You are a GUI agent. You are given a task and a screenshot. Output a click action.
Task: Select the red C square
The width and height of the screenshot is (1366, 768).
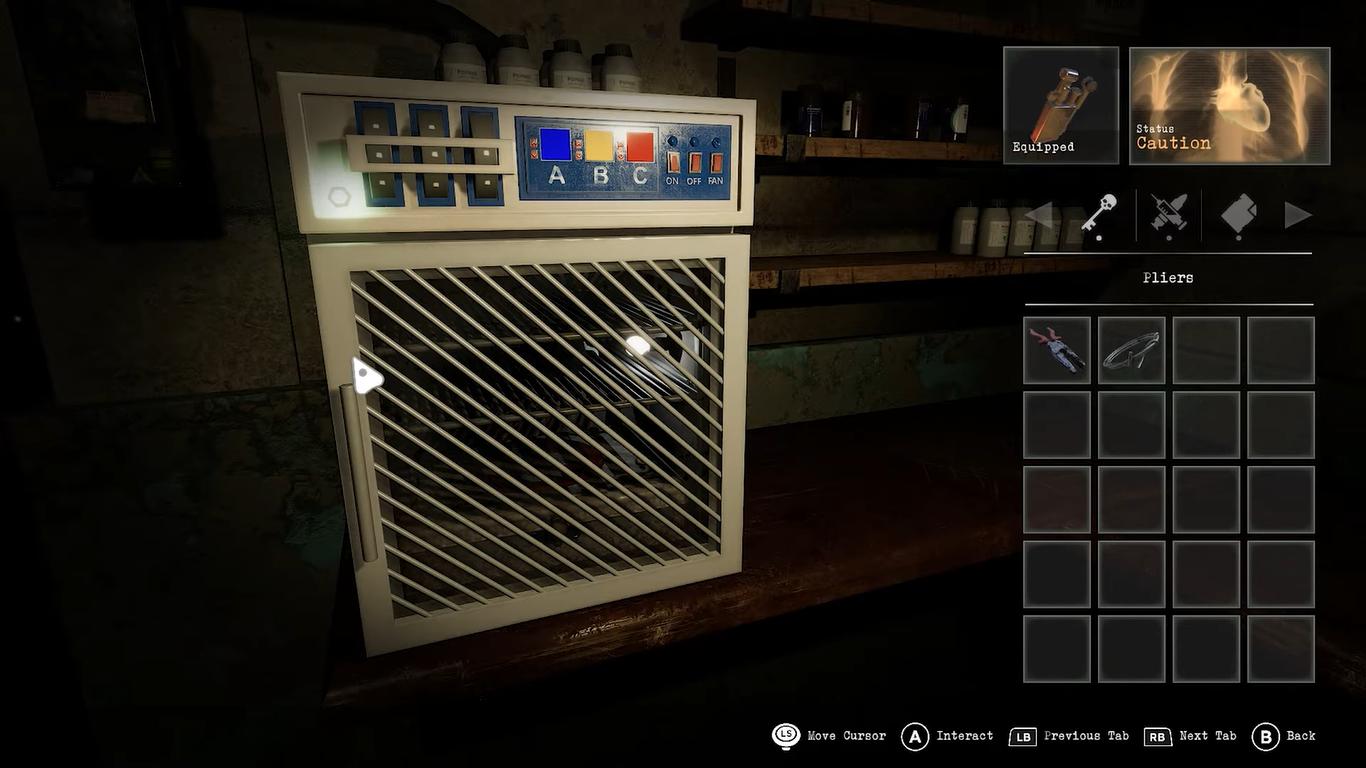[640, 147]
